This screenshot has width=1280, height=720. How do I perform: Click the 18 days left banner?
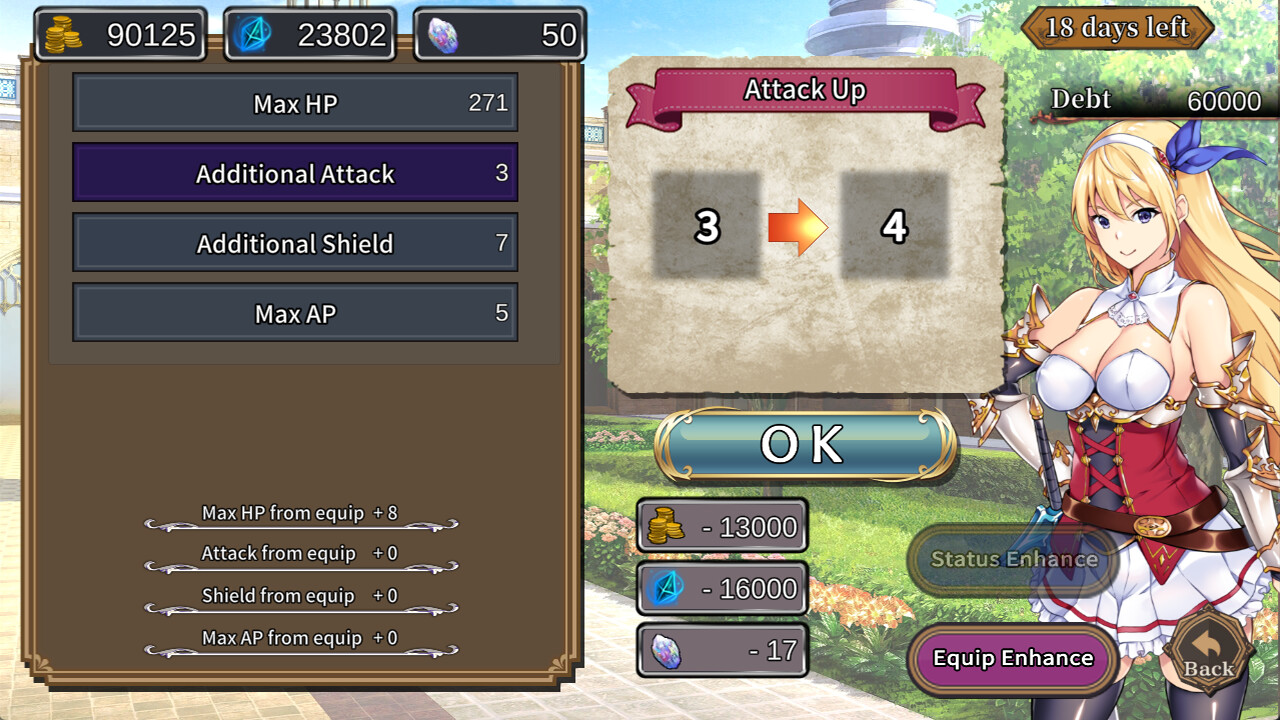tap(1119, 28)
